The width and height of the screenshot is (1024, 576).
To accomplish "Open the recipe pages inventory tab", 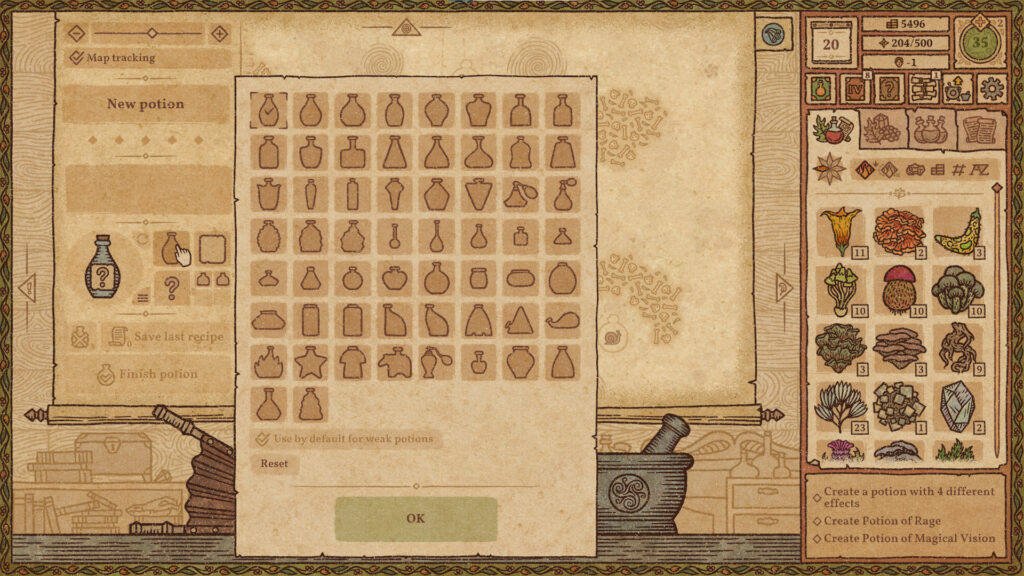I will (981, 129).
